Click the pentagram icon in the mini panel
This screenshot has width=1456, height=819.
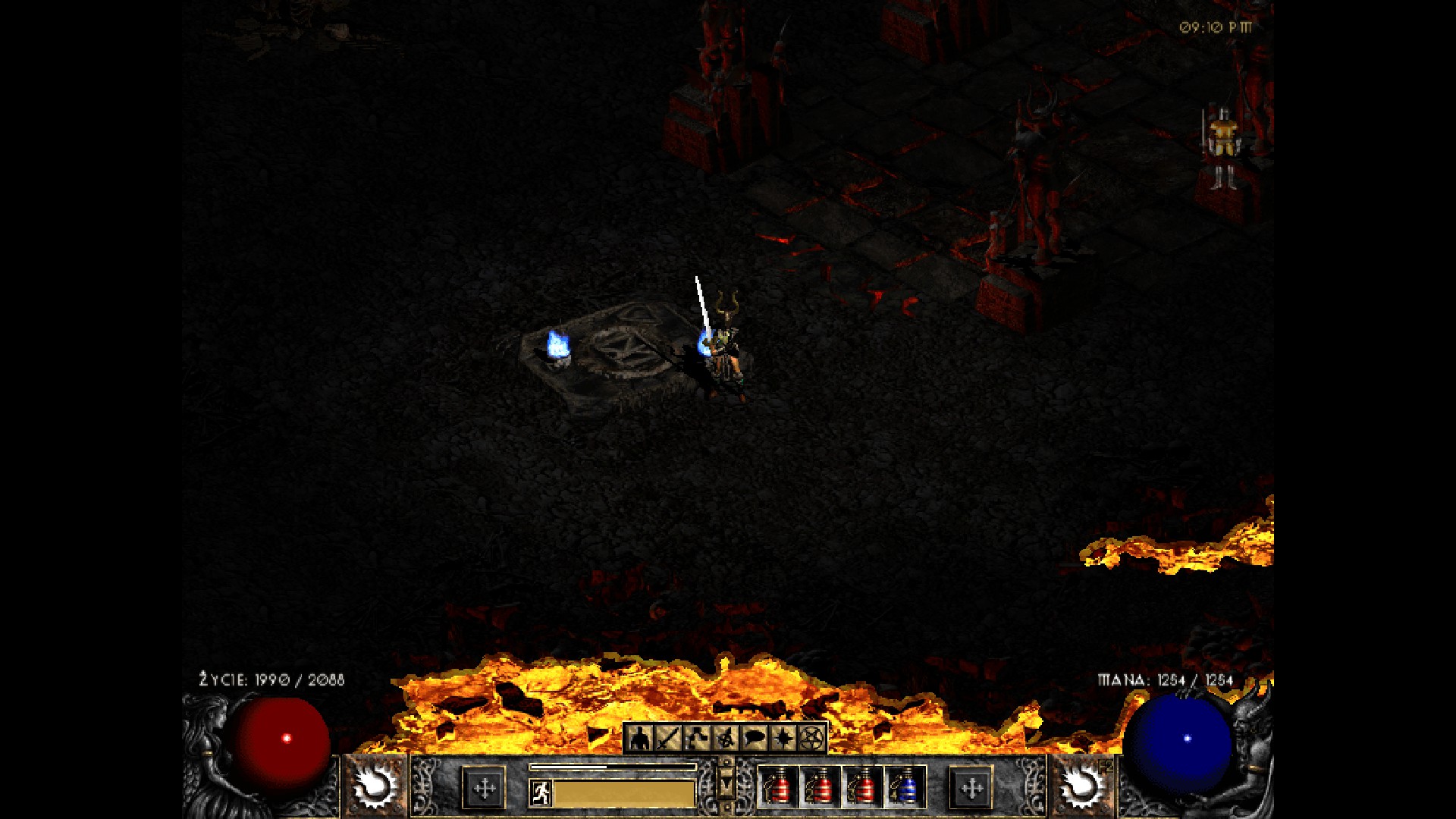coord(811,737)
